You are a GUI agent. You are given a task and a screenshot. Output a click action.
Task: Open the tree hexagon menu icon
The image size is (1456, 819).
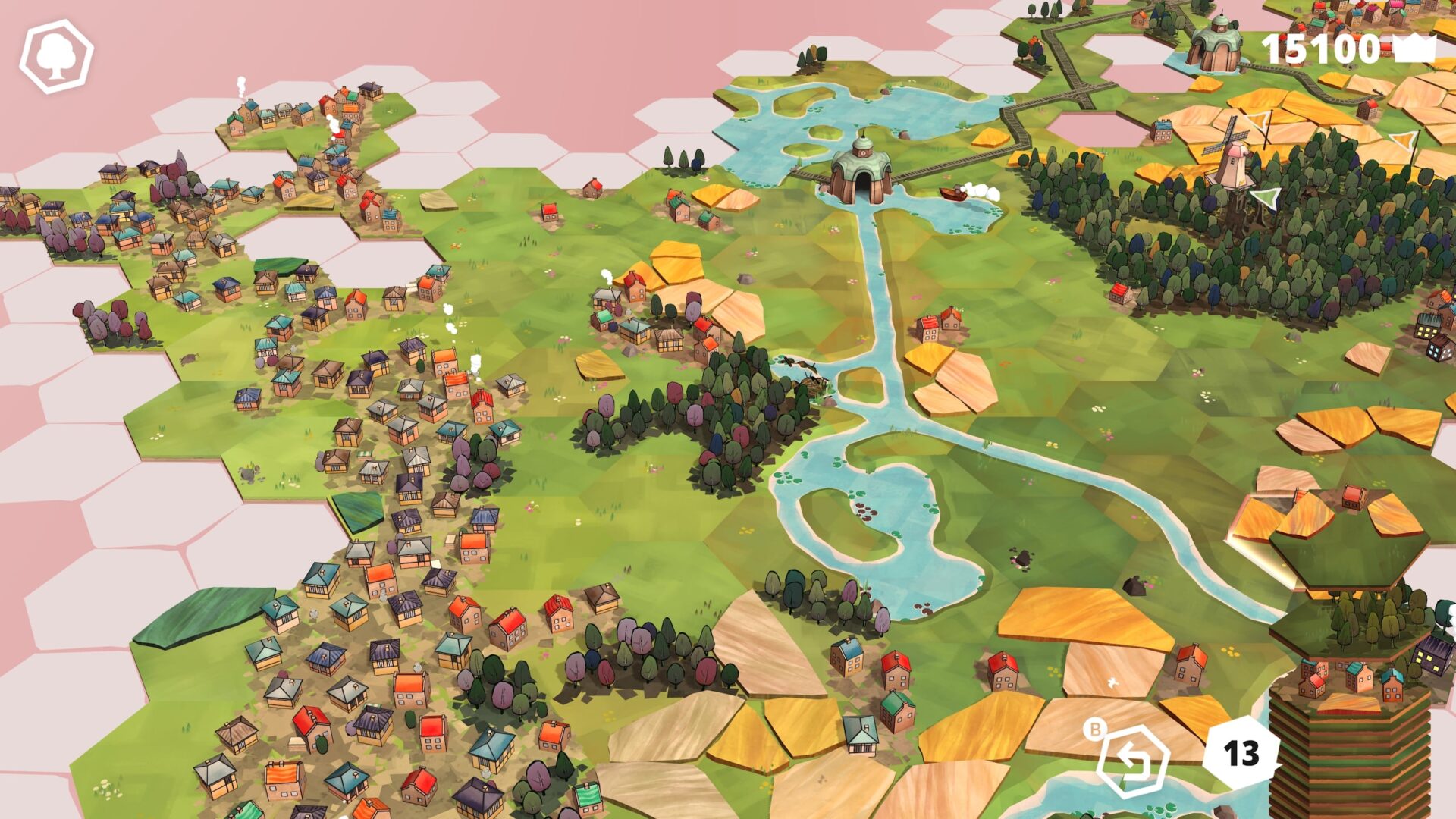56,56
